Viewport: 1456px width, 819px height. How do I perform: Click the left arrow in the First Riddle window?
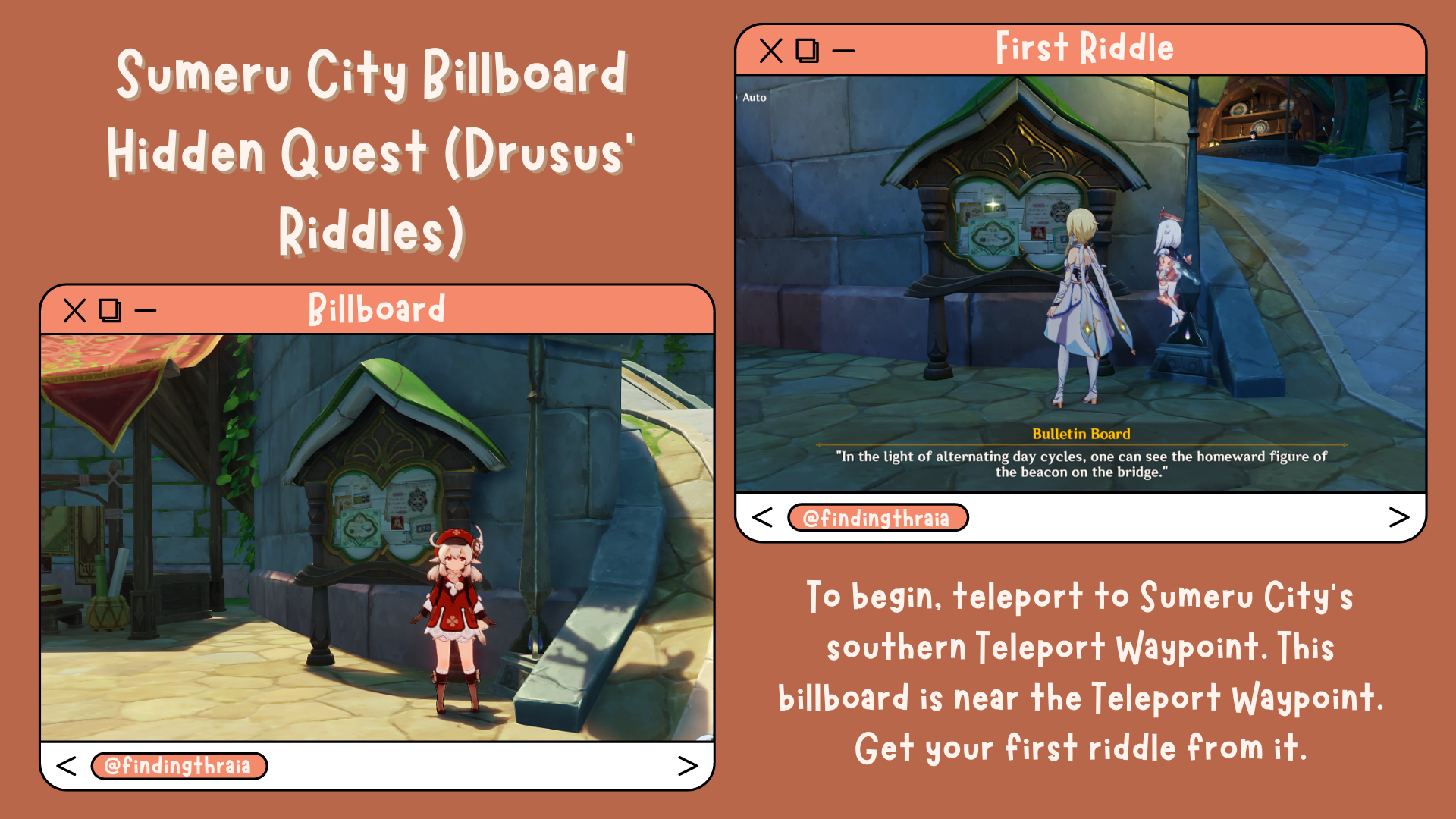pos(761,518)
